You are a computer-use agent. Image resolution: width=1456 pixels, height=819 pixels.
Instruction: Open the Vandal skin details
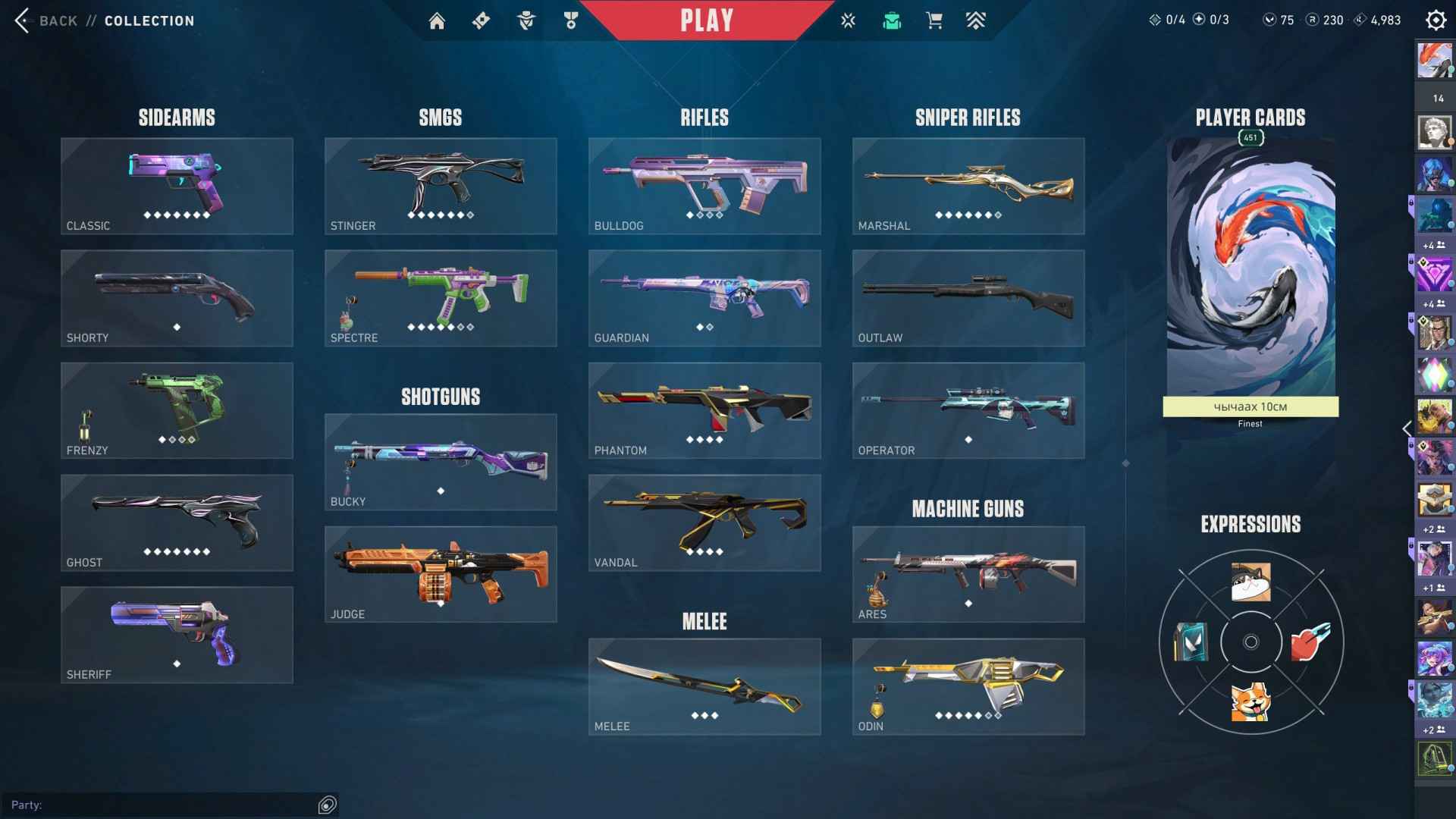tap(704, 522)
